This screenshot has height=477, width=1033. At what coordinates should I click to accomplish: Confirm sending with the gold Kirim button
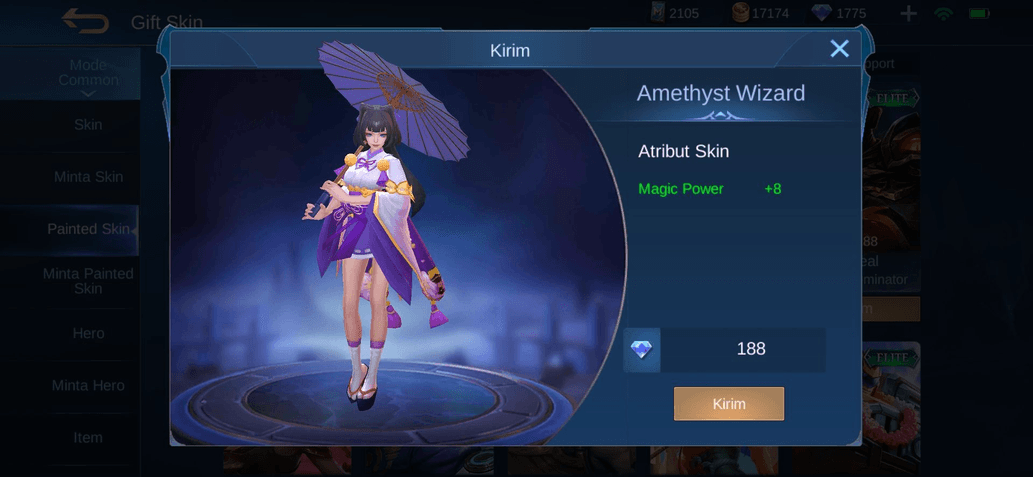tap(729, 404)
